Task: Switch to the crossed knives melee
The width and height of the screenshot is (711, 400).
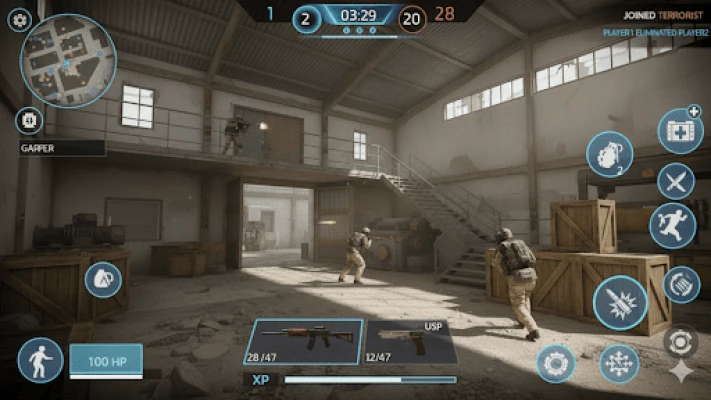Action: tap(676, 181)
